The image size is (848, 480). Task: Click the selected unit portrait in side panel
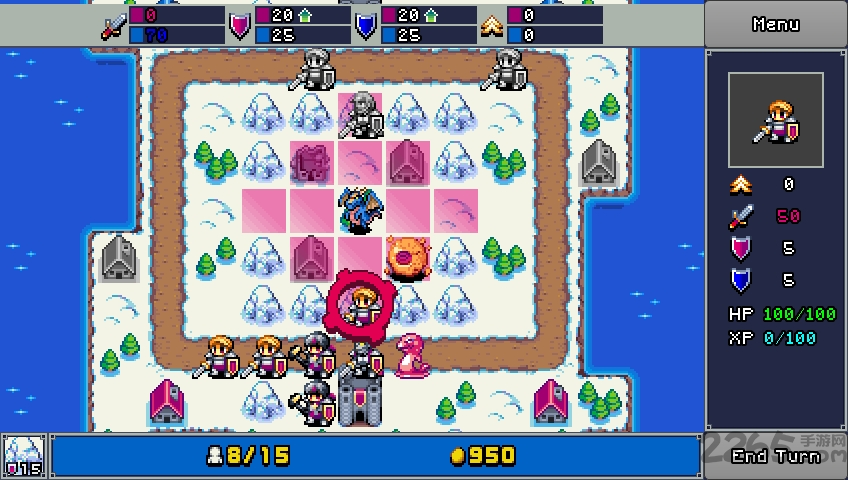[775, 120]
